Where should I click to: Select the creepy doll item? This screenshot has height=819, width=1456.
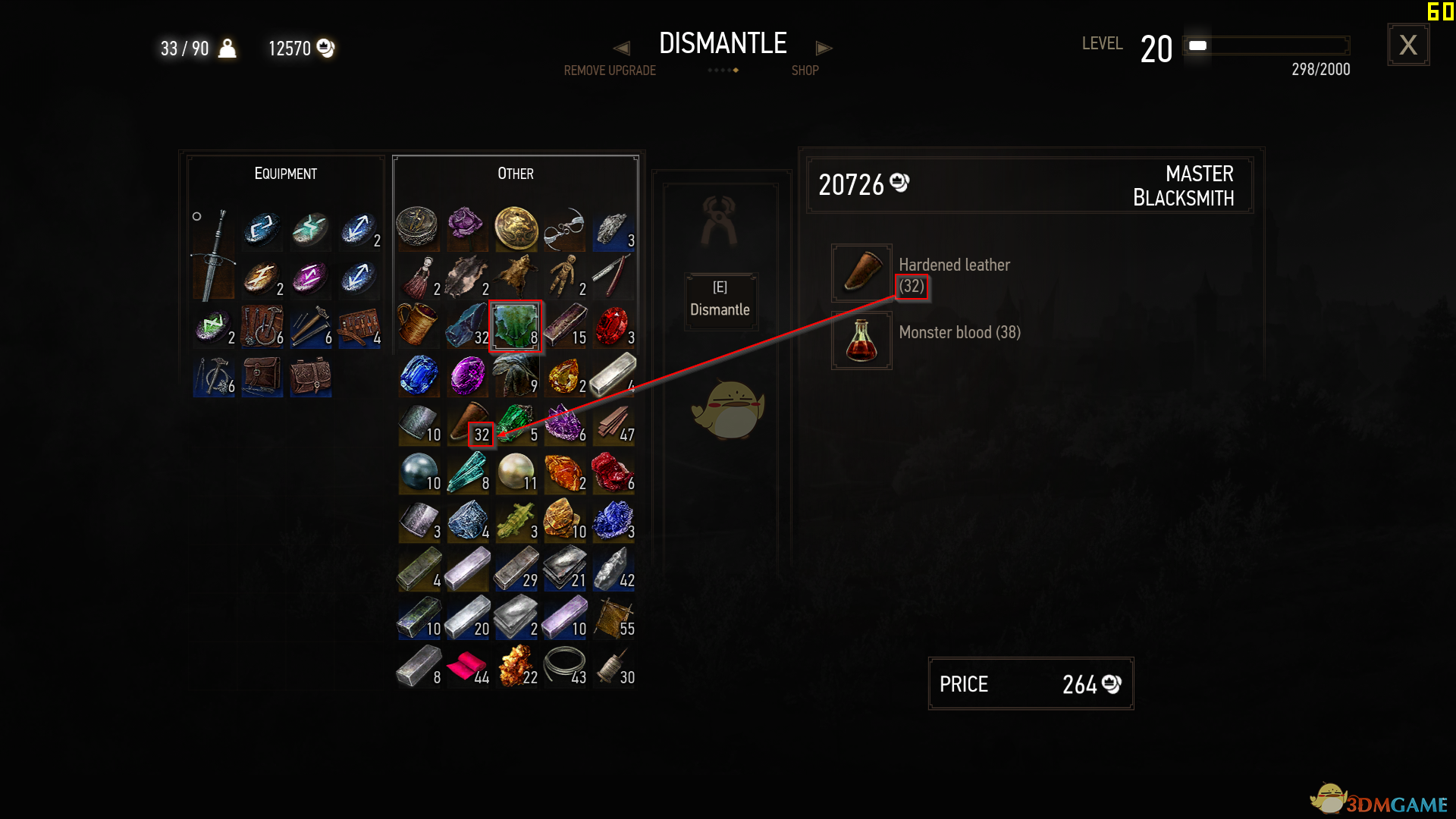(565, 275)
